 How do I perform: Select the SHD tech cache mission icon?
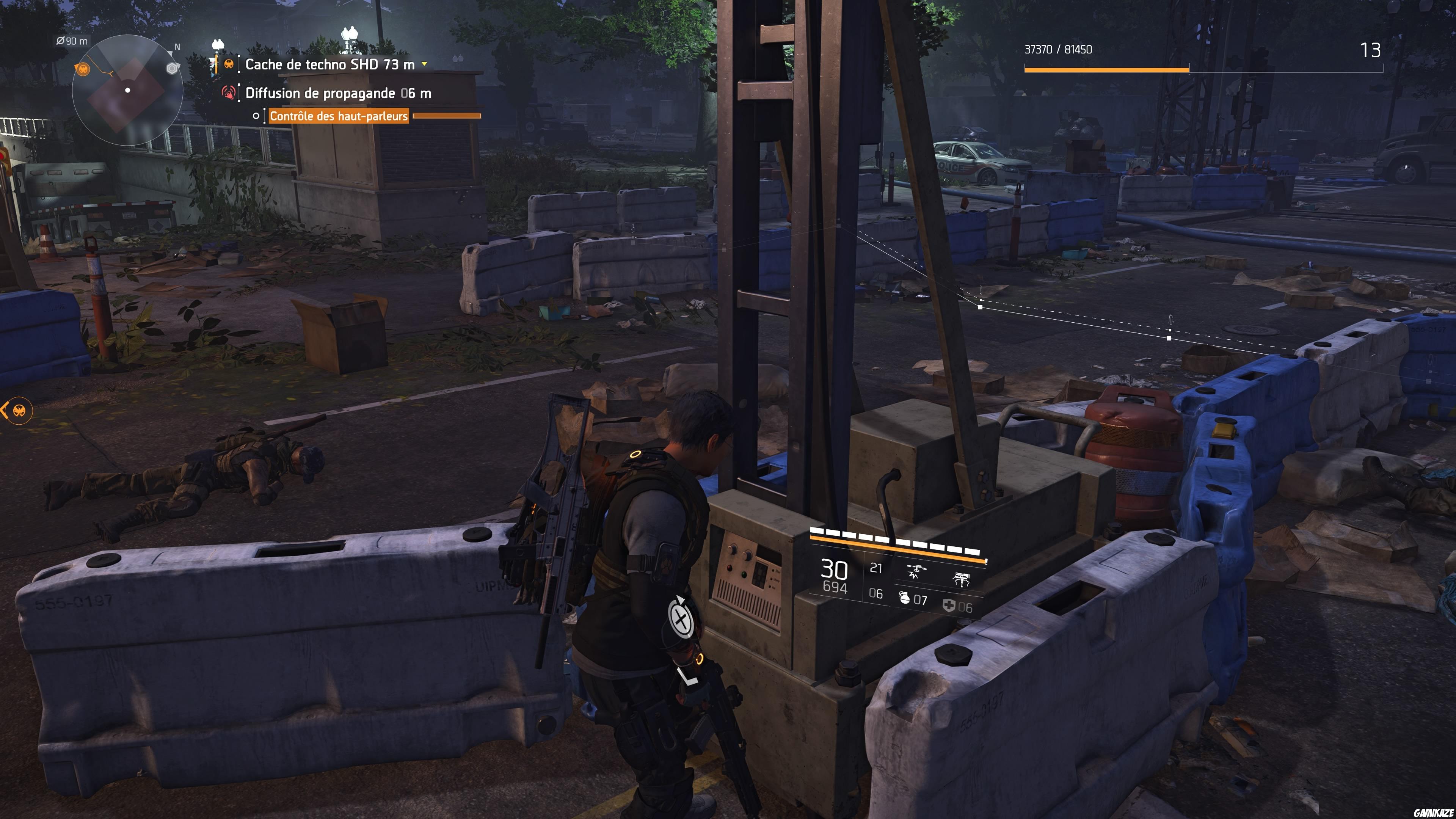point(229,64)
